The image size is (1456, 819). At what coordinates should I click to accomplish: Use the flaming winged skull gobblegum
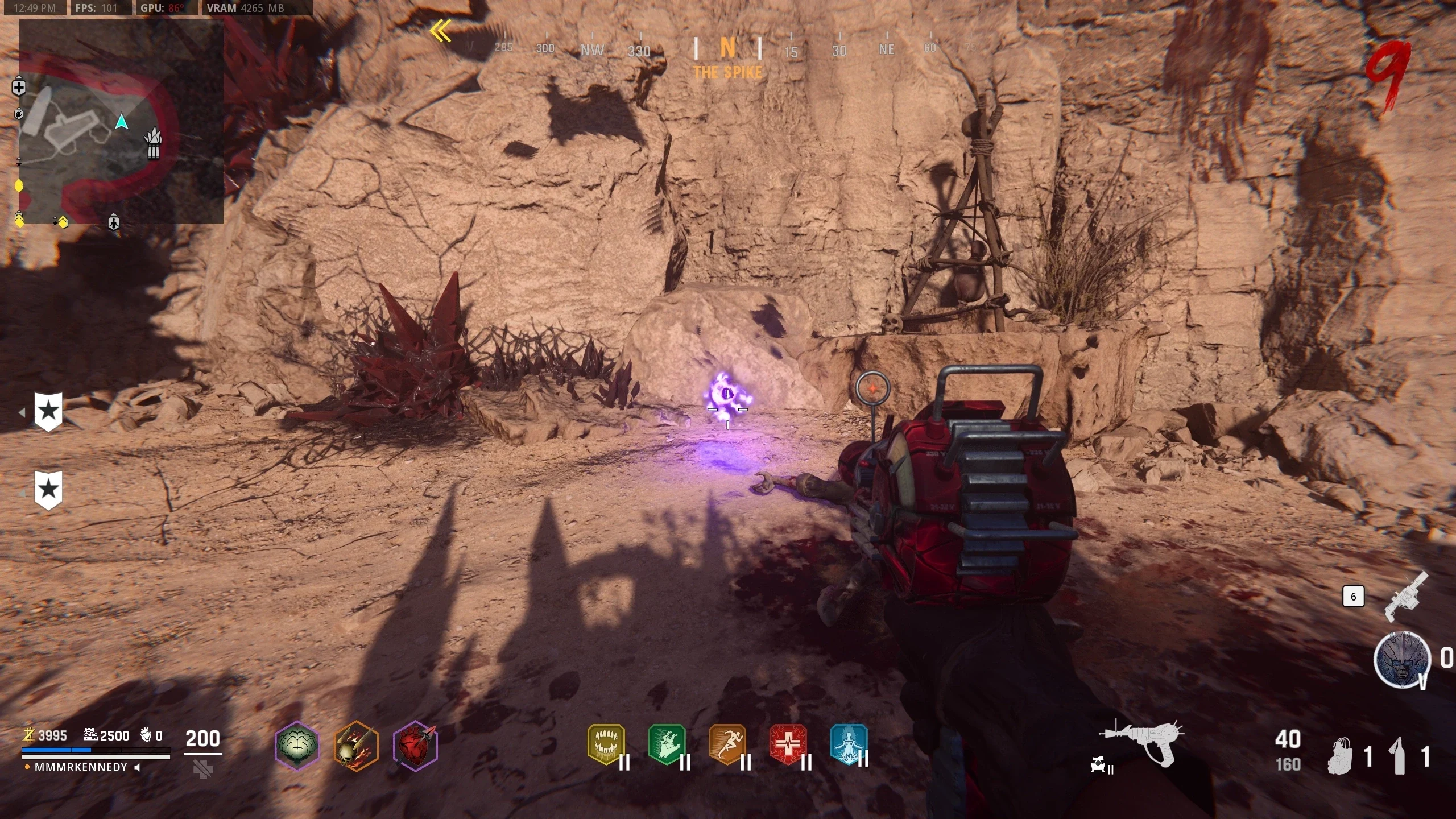tap(355, 746)
